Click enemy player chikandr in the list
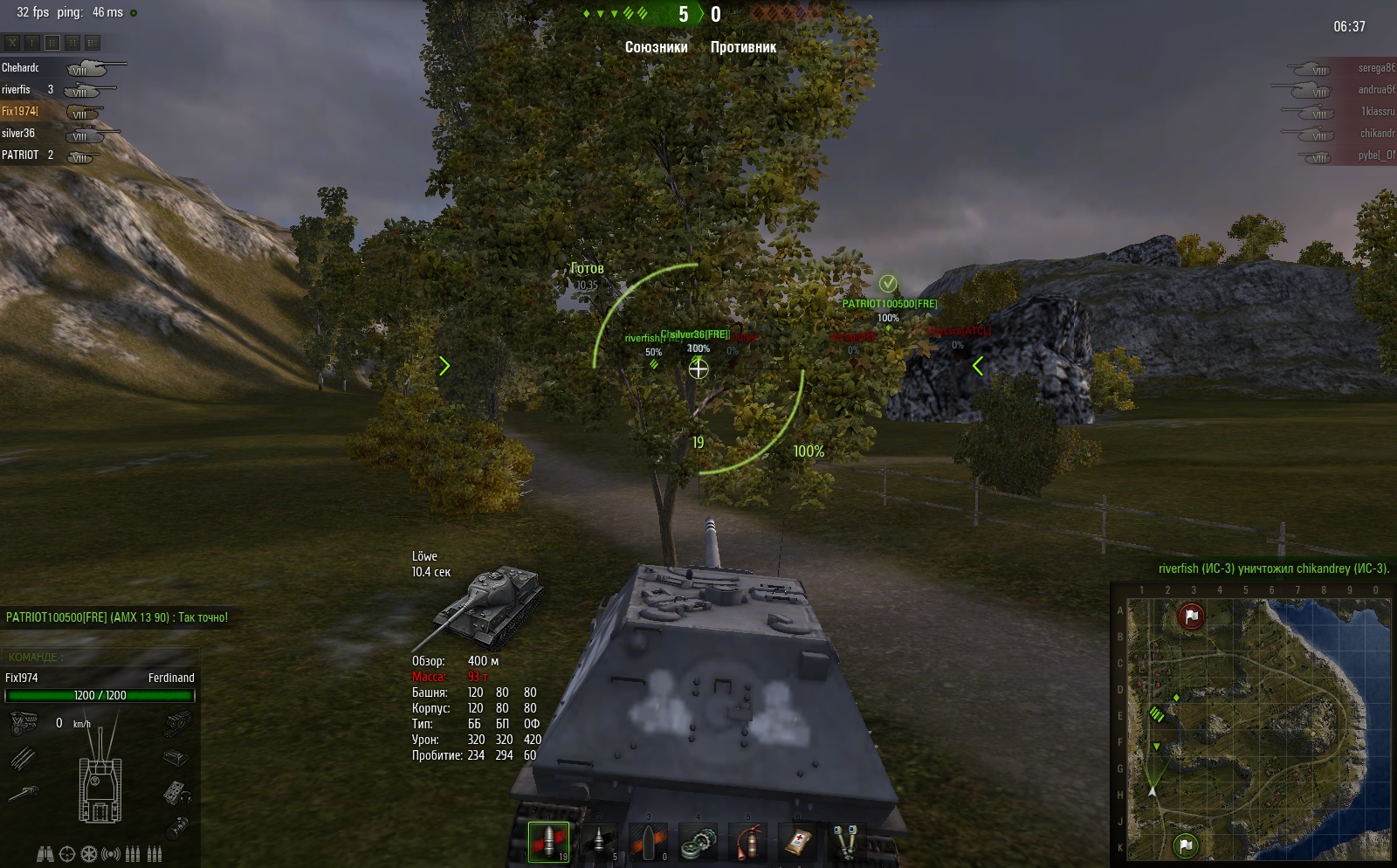 tap(1376, 133)
